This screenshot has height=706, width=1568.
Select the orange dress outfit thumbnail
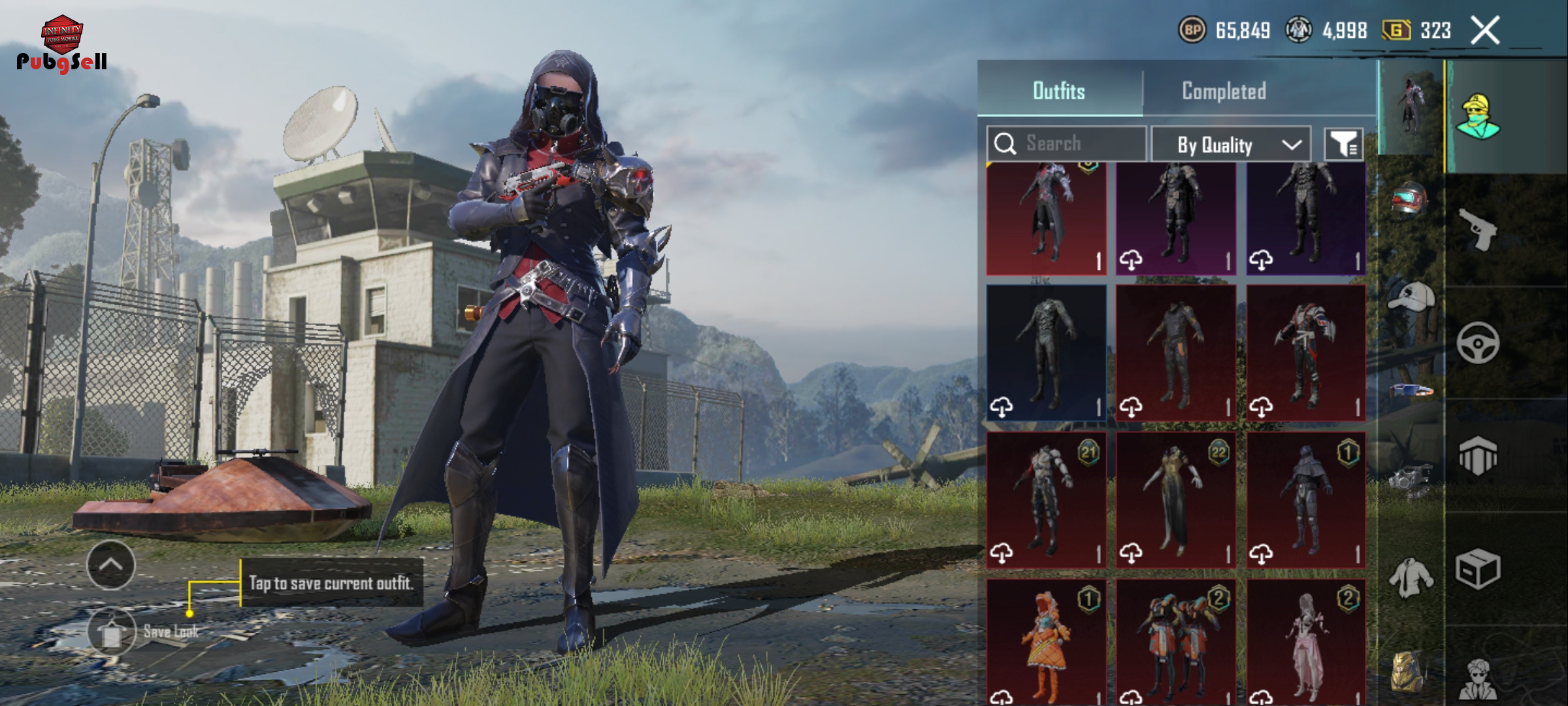click(1046, 642)
